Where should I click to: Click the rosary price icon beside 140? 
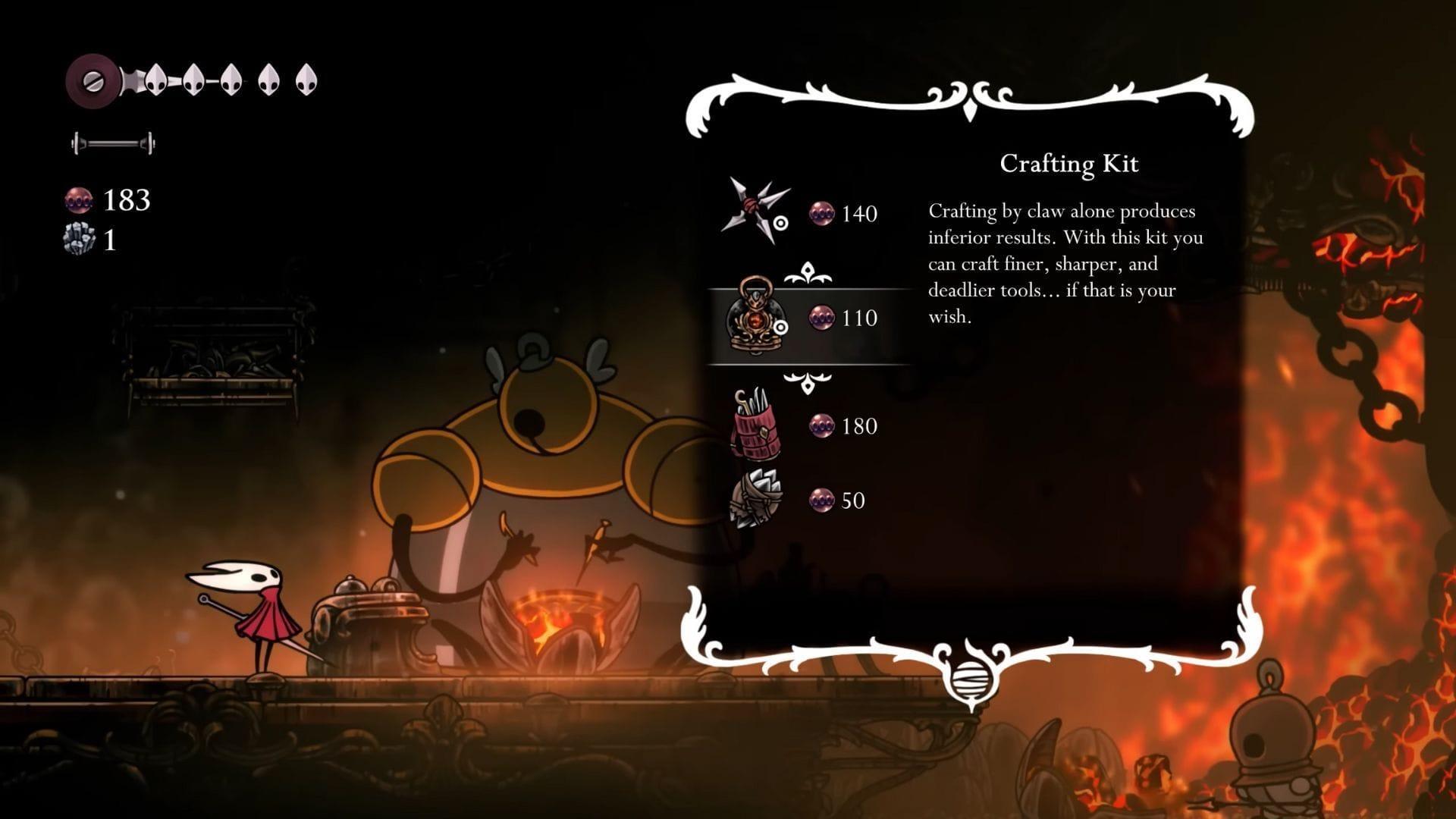pyautogui.click(x=821, y=213)
